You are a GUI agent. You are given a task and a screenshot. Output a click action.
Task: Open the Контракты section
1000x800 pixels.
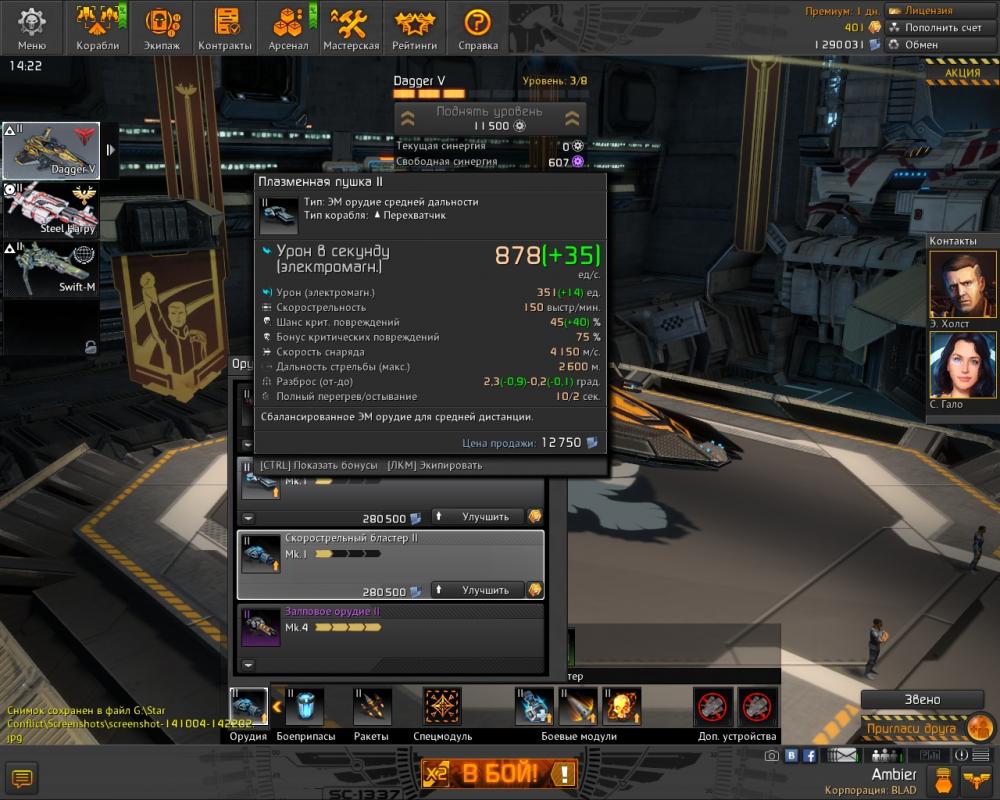[225, 27]
